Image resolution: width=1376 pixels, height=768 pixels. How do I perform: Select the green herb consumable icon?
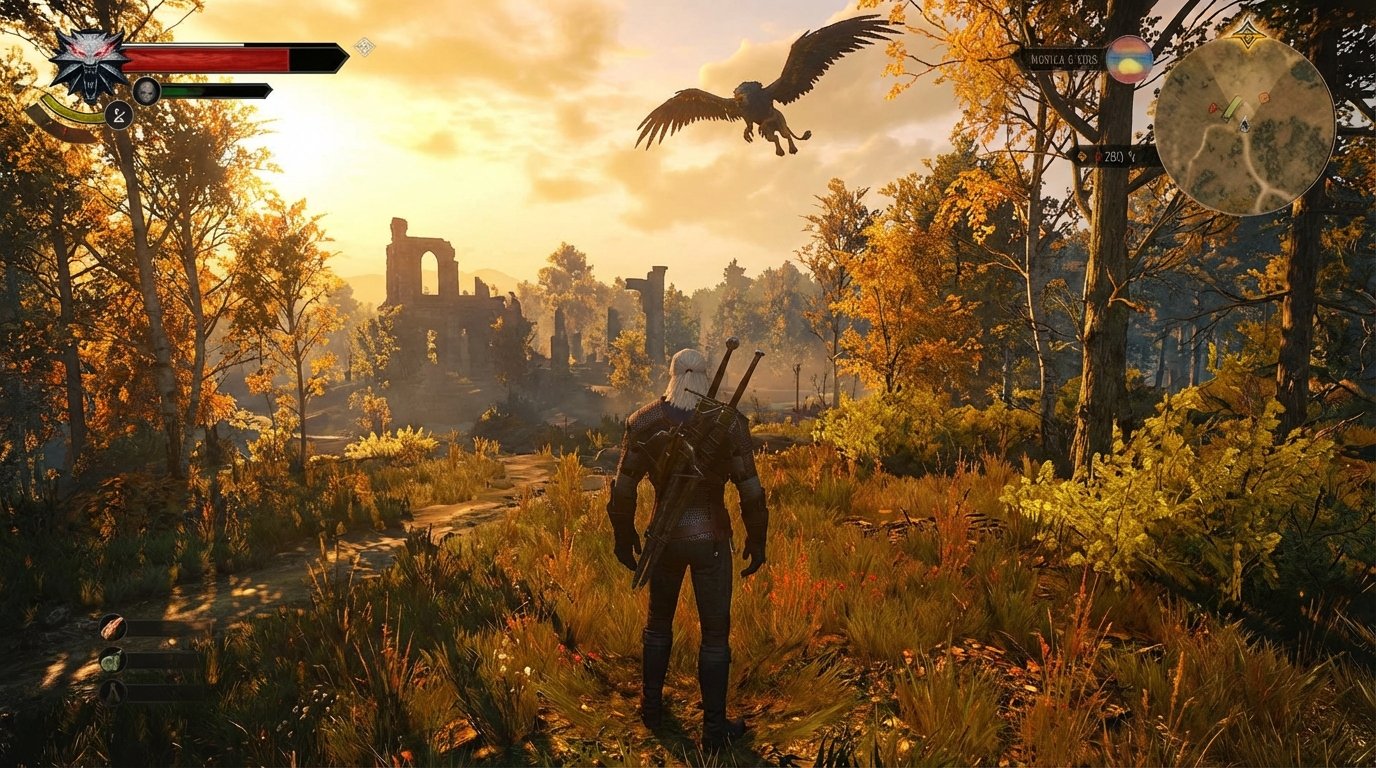click(111, 661)
